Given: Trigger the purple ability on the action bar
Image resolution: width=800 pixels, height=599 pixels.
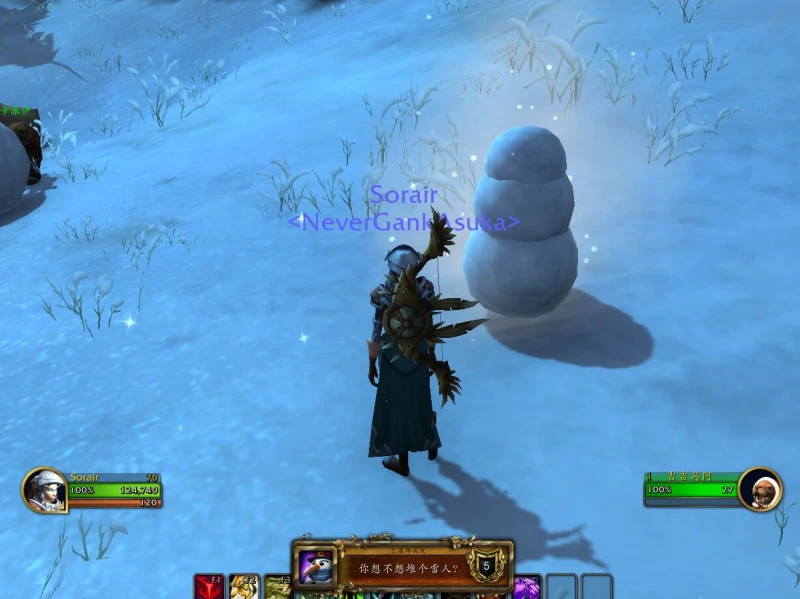Looking at the screenshot, I should [x=527, y=587].
